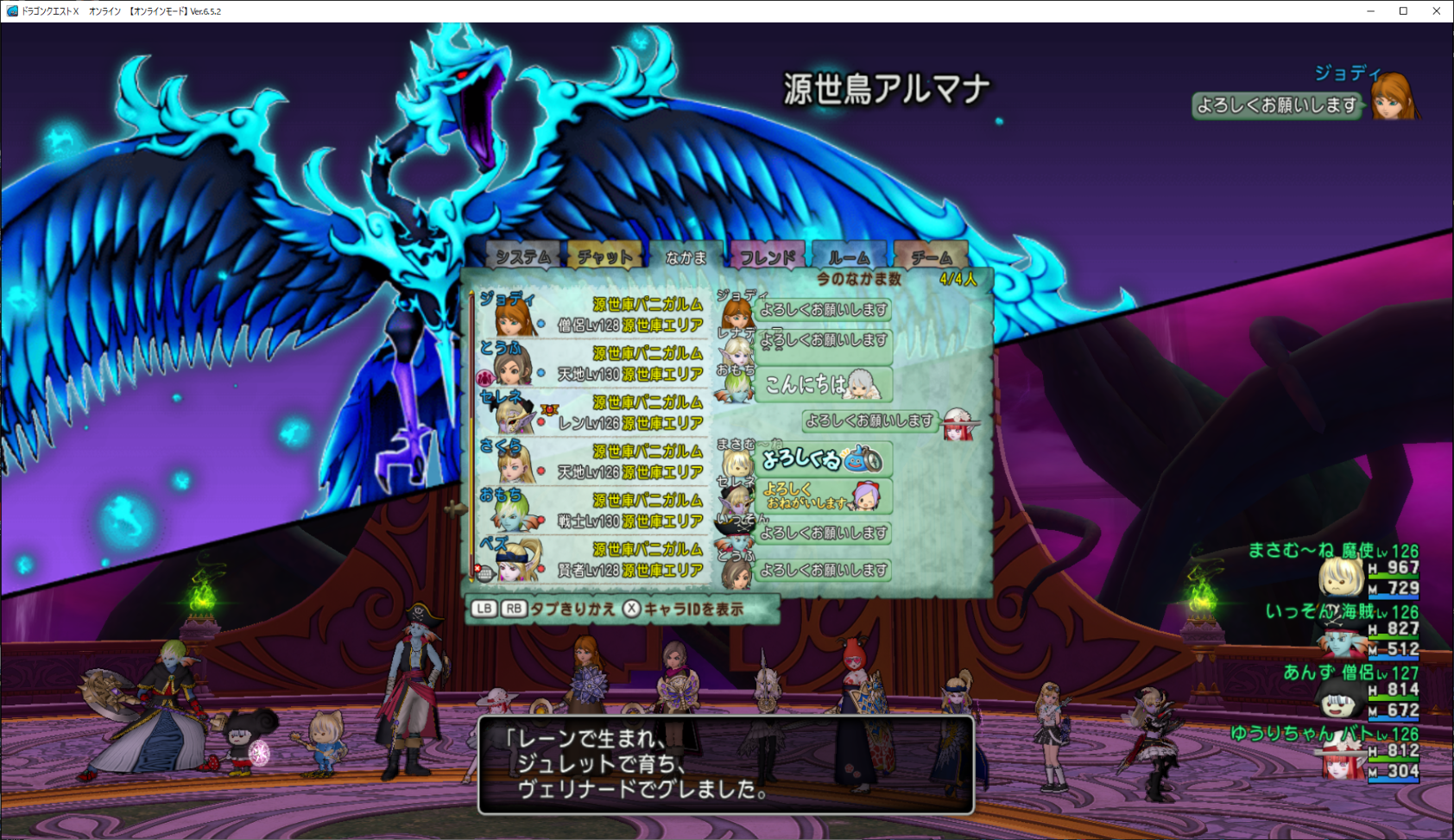Open the チーム tab

coord(931,256)
